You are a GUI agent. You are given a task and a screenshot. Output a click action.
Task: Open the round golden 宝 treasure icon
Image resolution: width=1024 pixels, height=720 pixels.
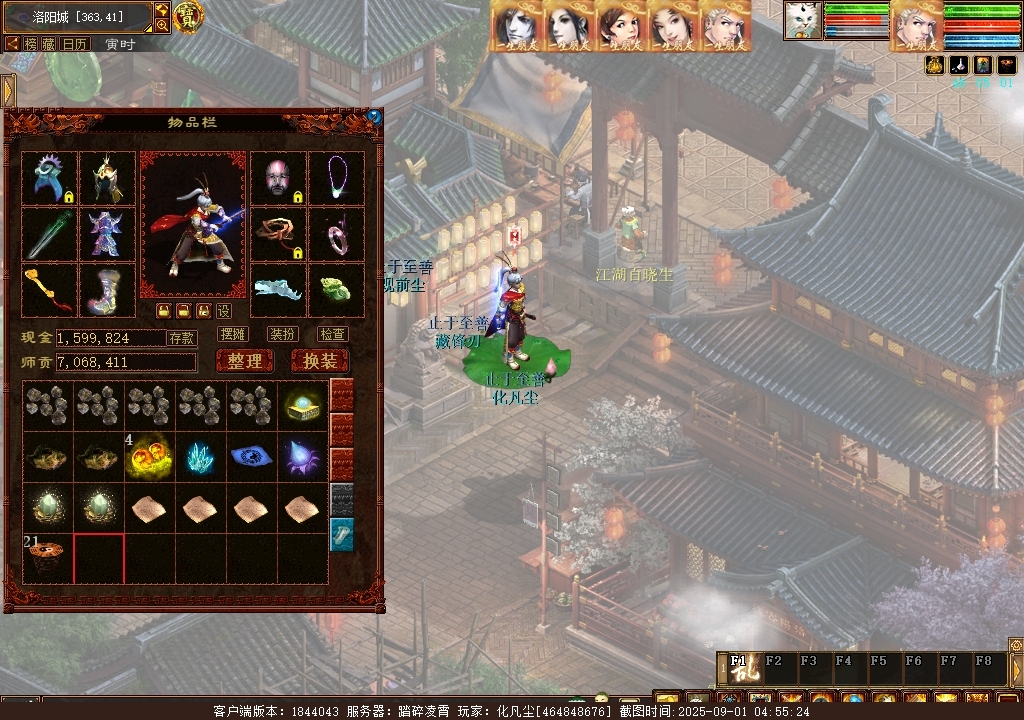(188, 15)
